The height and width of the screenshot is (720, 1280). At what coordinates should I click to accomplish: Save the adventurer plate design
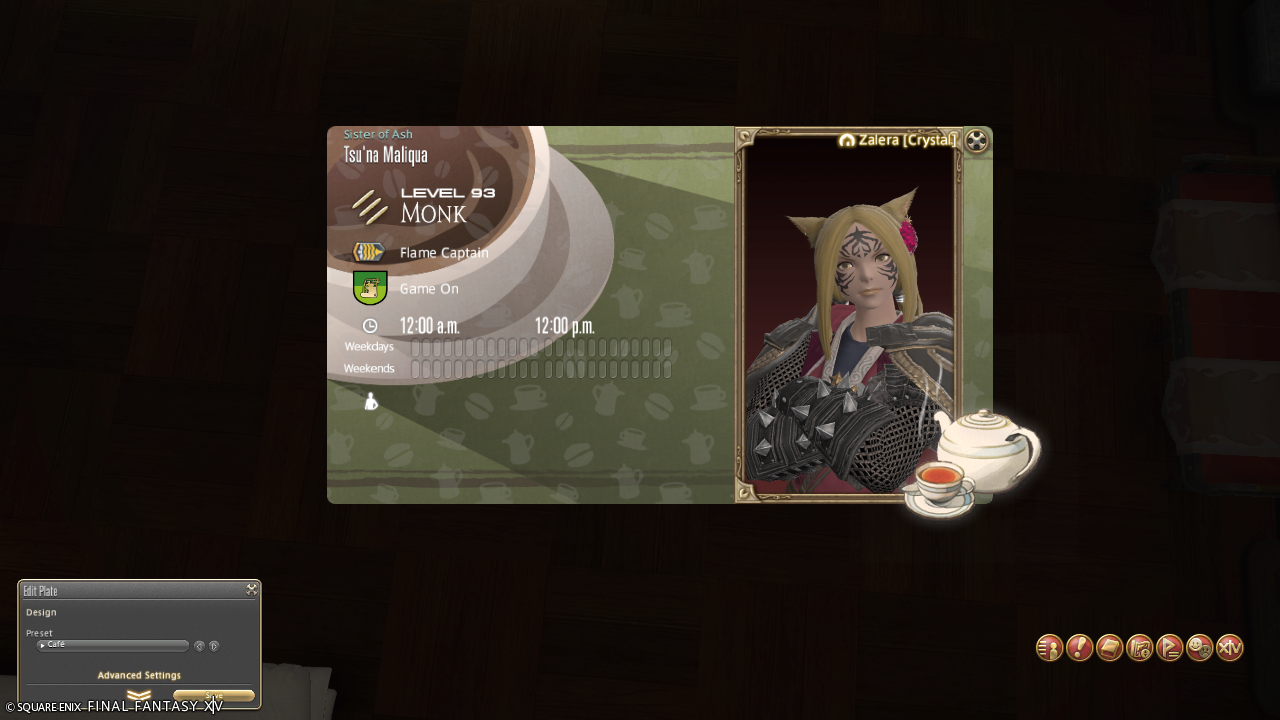[x=213, y=696]
